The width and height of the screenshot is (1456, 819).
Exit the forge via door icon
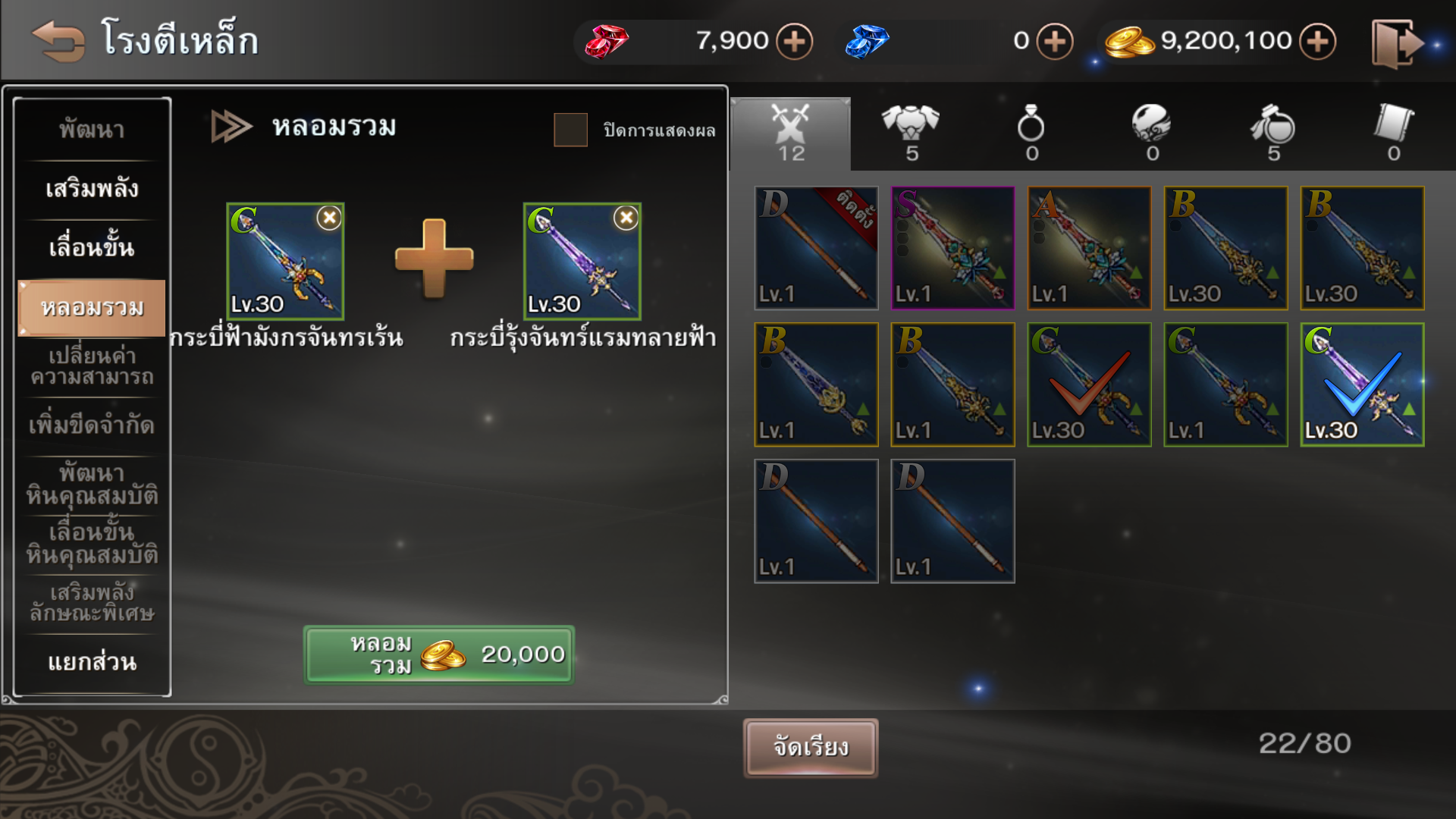[1395, 44]
